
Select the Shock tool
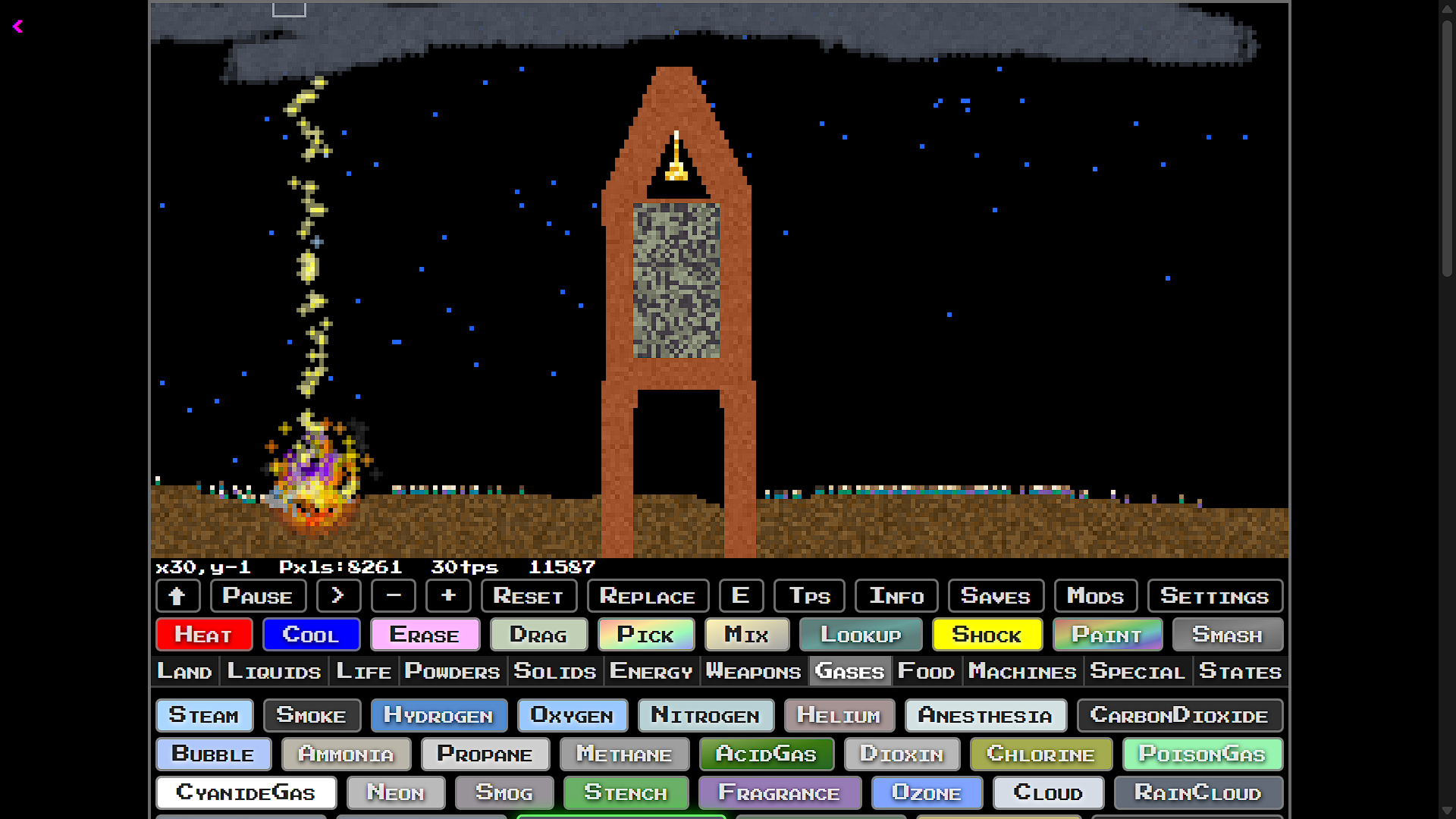point(987,635)
